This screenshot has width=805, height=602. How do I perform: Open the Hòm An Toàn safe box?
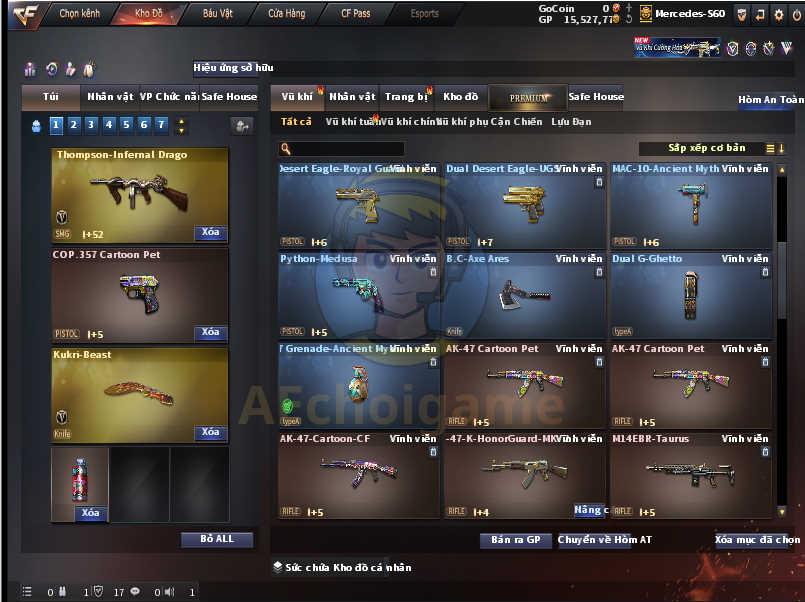pyautogui.click(x=770, y=100)
